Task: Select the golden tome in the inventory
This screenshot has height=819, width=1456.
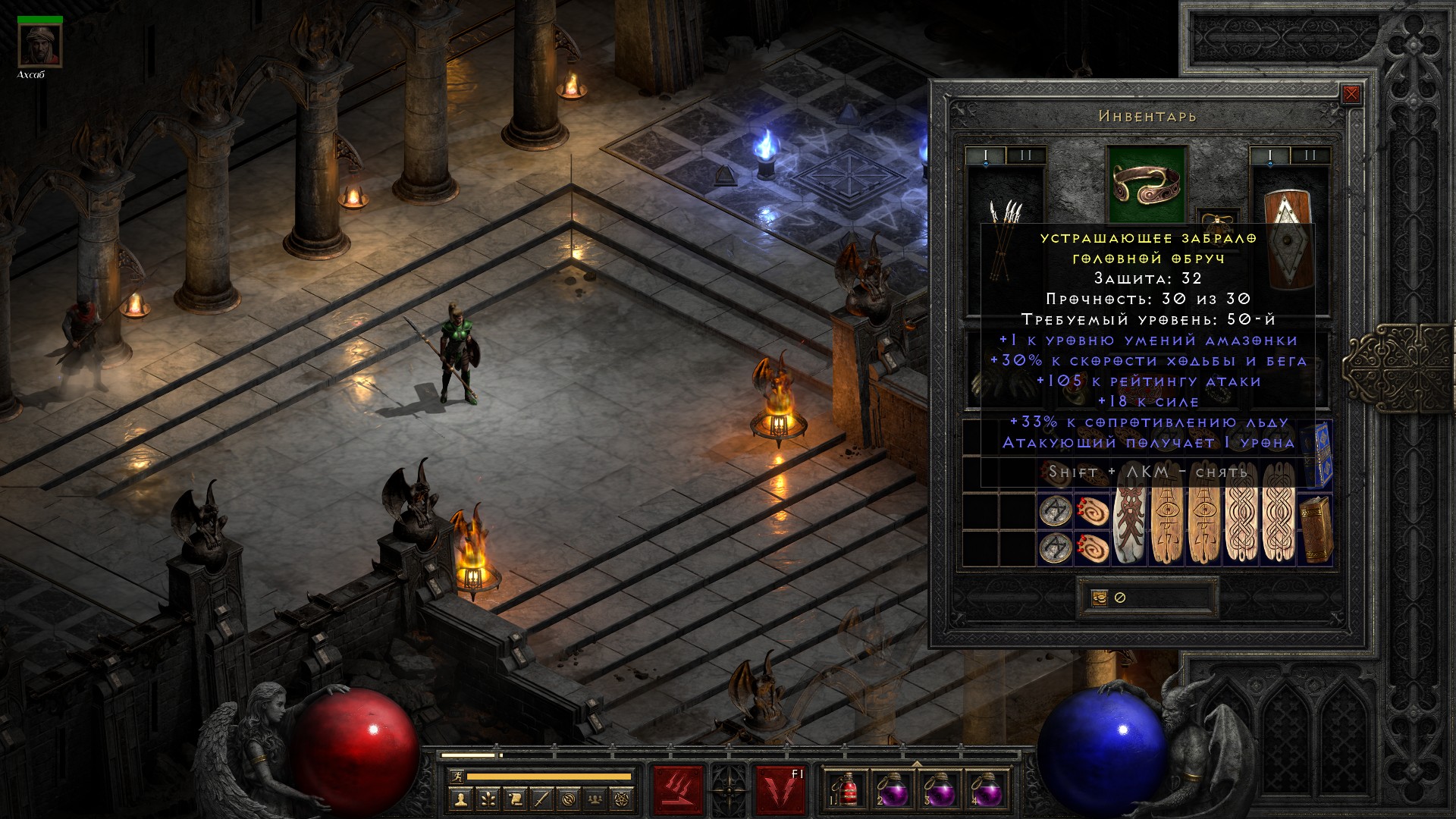Action: pos(1316,529)
